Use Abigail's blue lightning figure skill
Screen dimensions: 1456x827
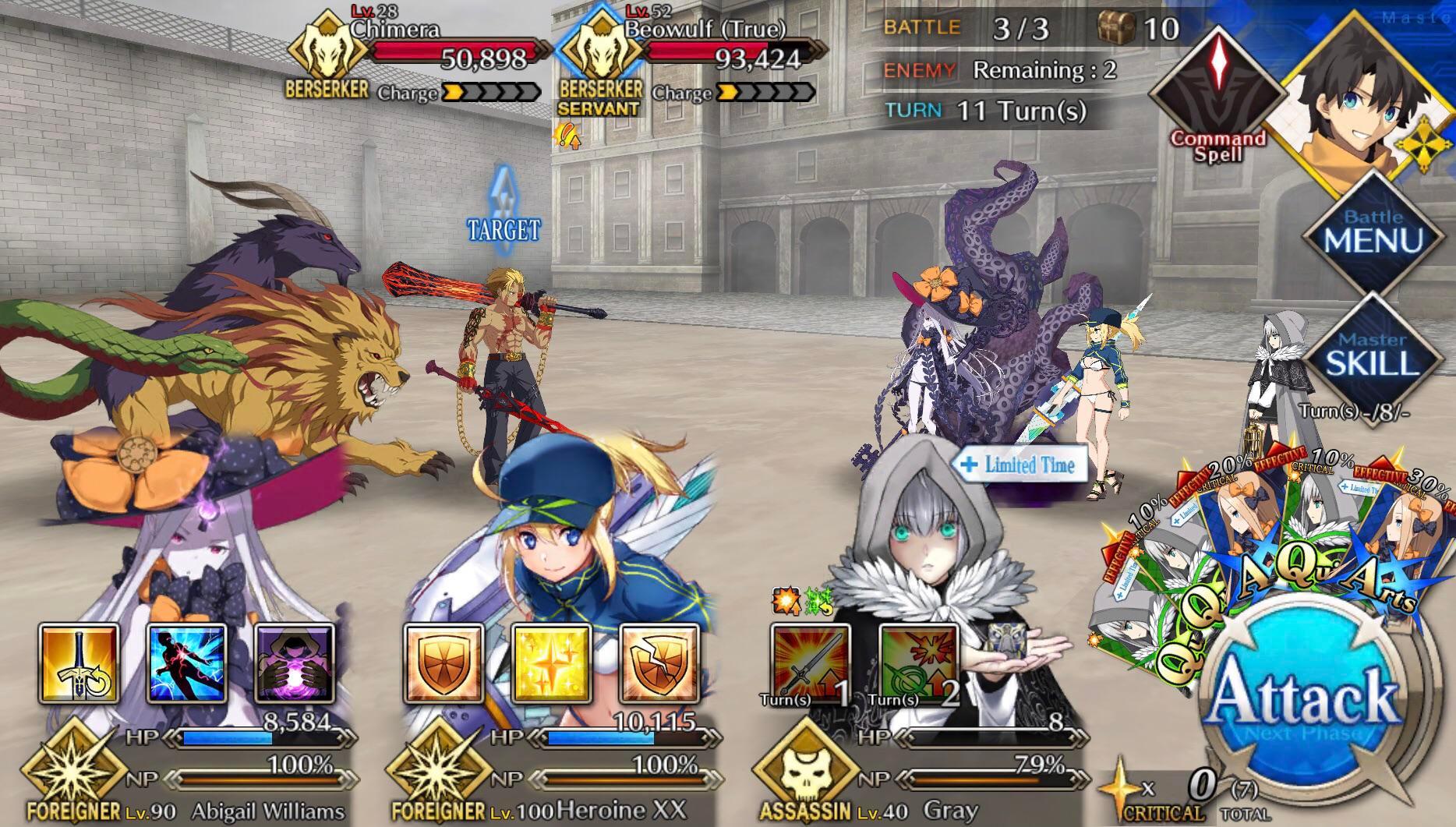pos(187,663)
